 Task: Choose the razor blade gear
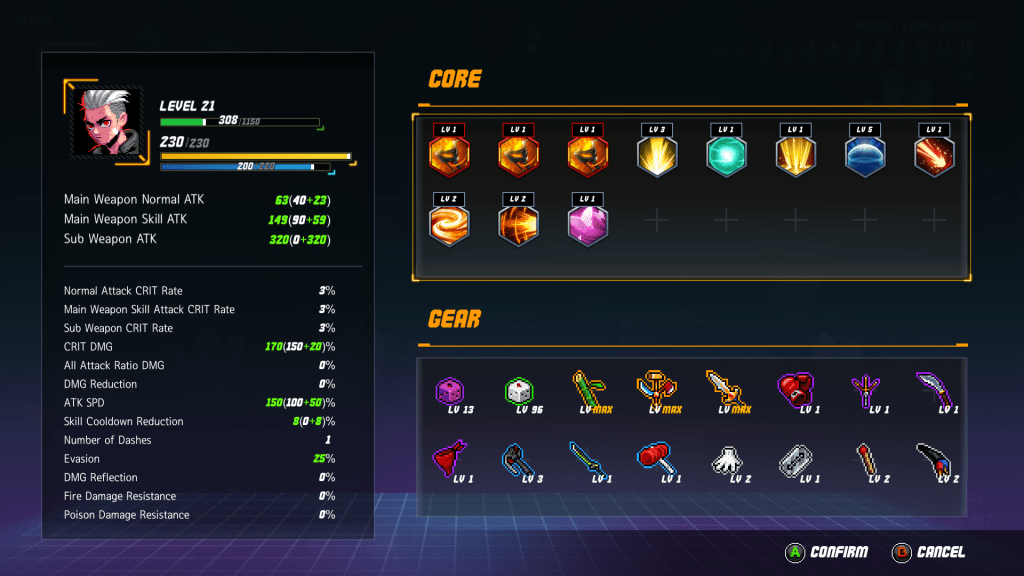tap(794, 460)
